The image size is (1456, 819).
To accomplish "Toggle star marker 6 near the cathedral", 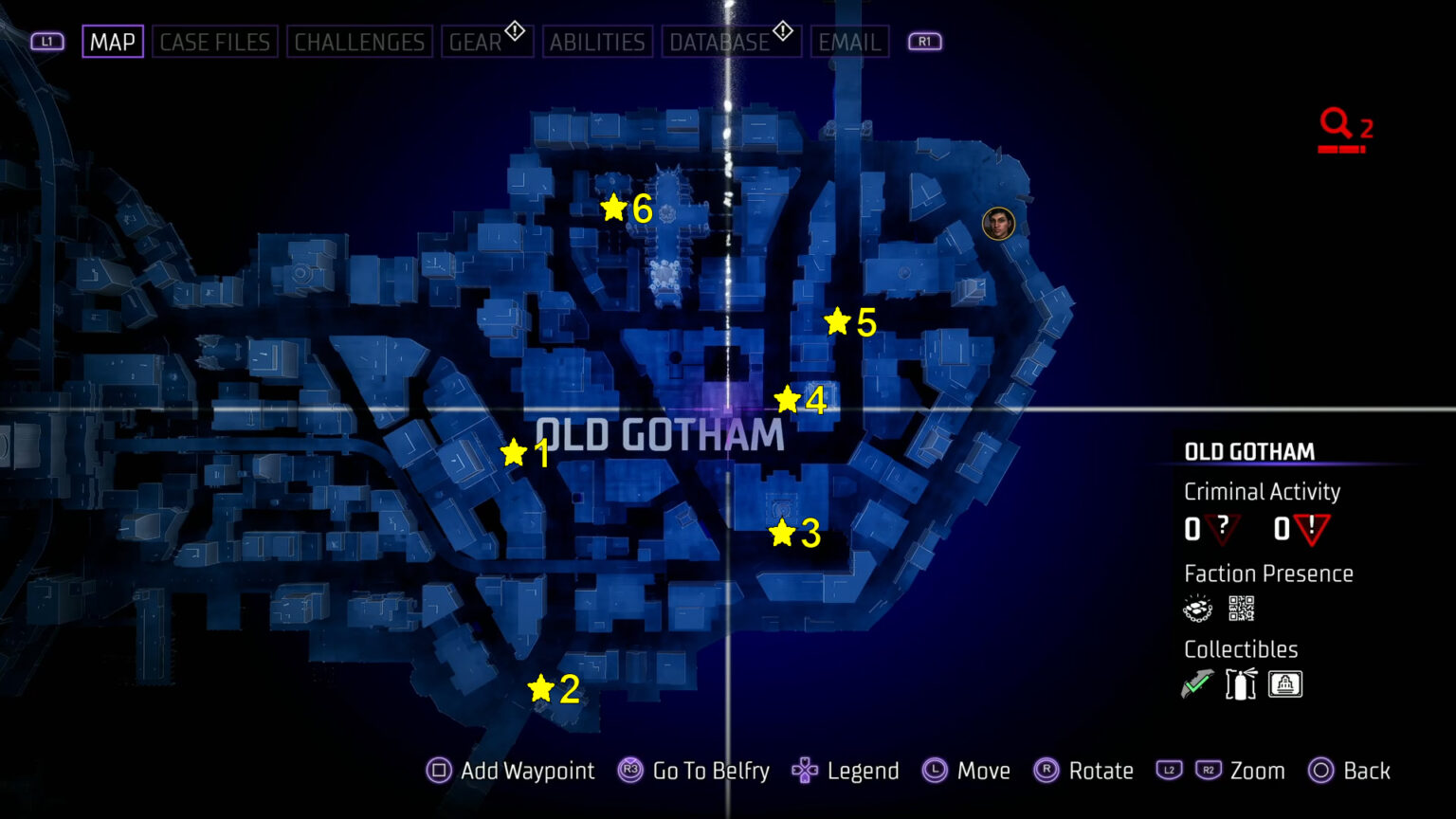I will (x=614, y=206).
